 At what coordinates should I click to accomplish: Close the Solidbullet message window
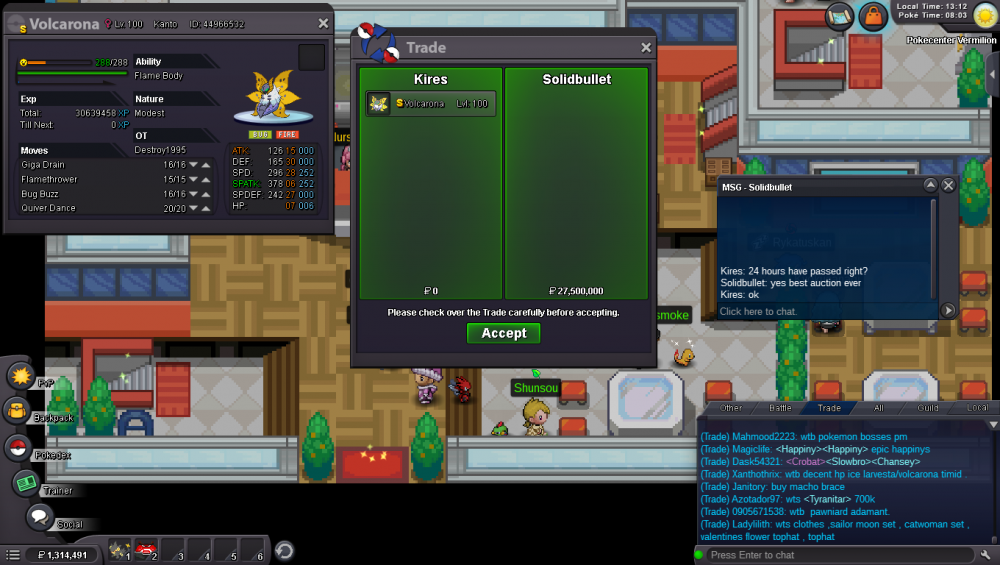(x=948, y=186)
